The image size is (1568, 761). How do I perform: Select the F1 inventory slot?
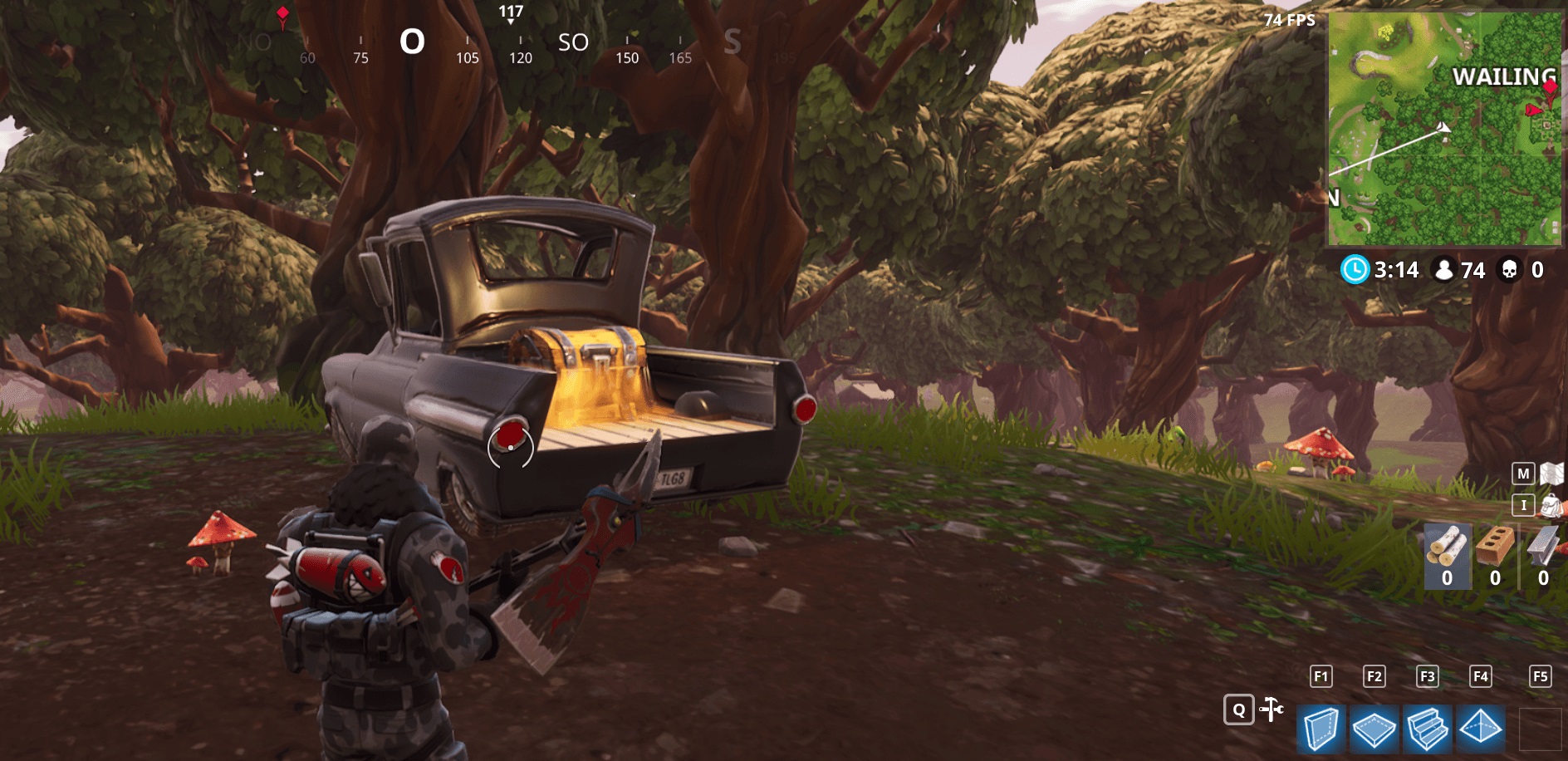pos(1322,677)
